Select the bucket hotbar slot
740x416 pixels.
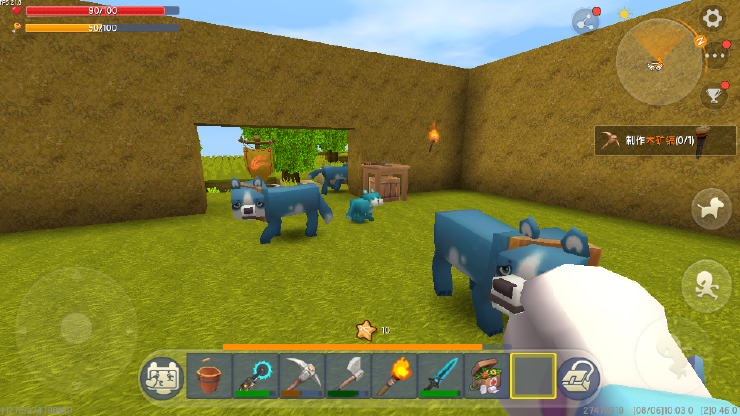click(x=210, y=377)
